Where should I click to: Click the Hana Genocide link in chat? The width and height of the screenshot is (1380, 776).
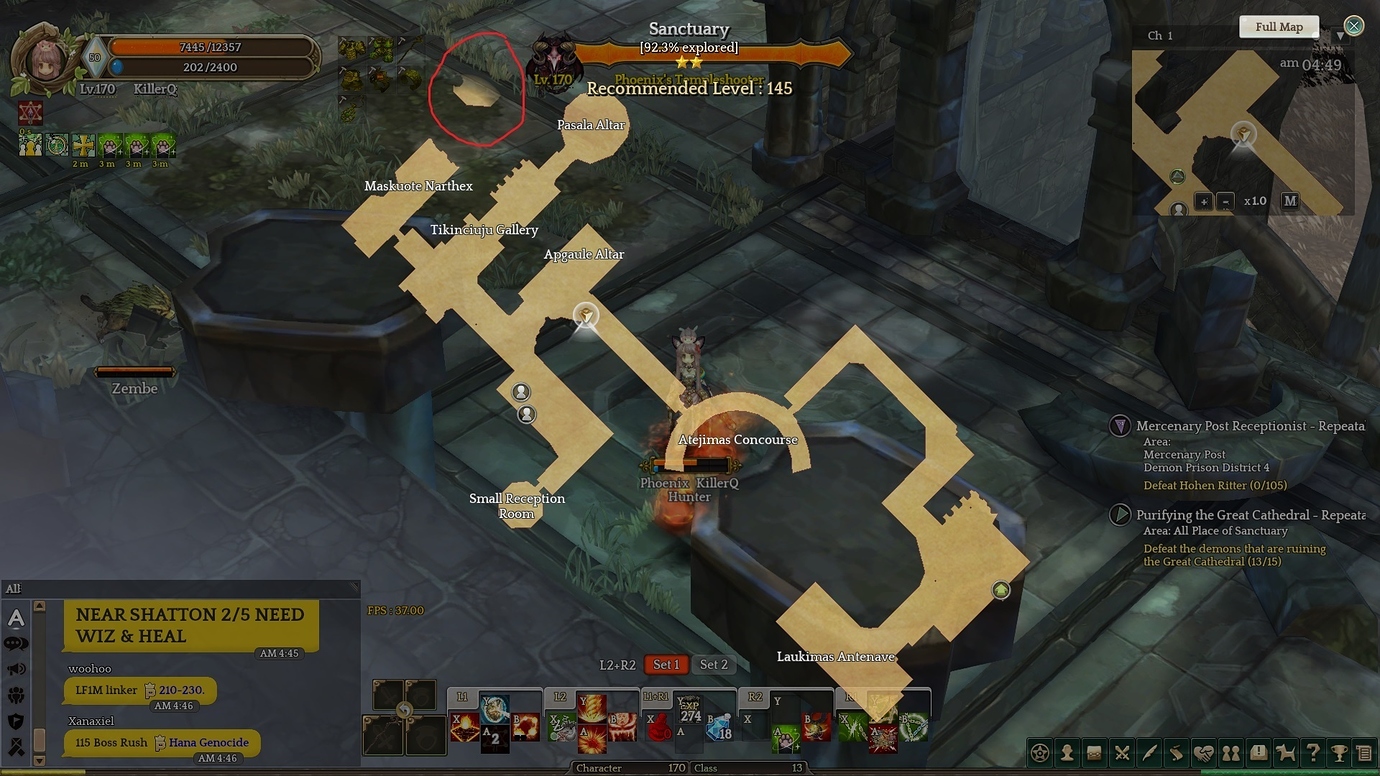210,743
